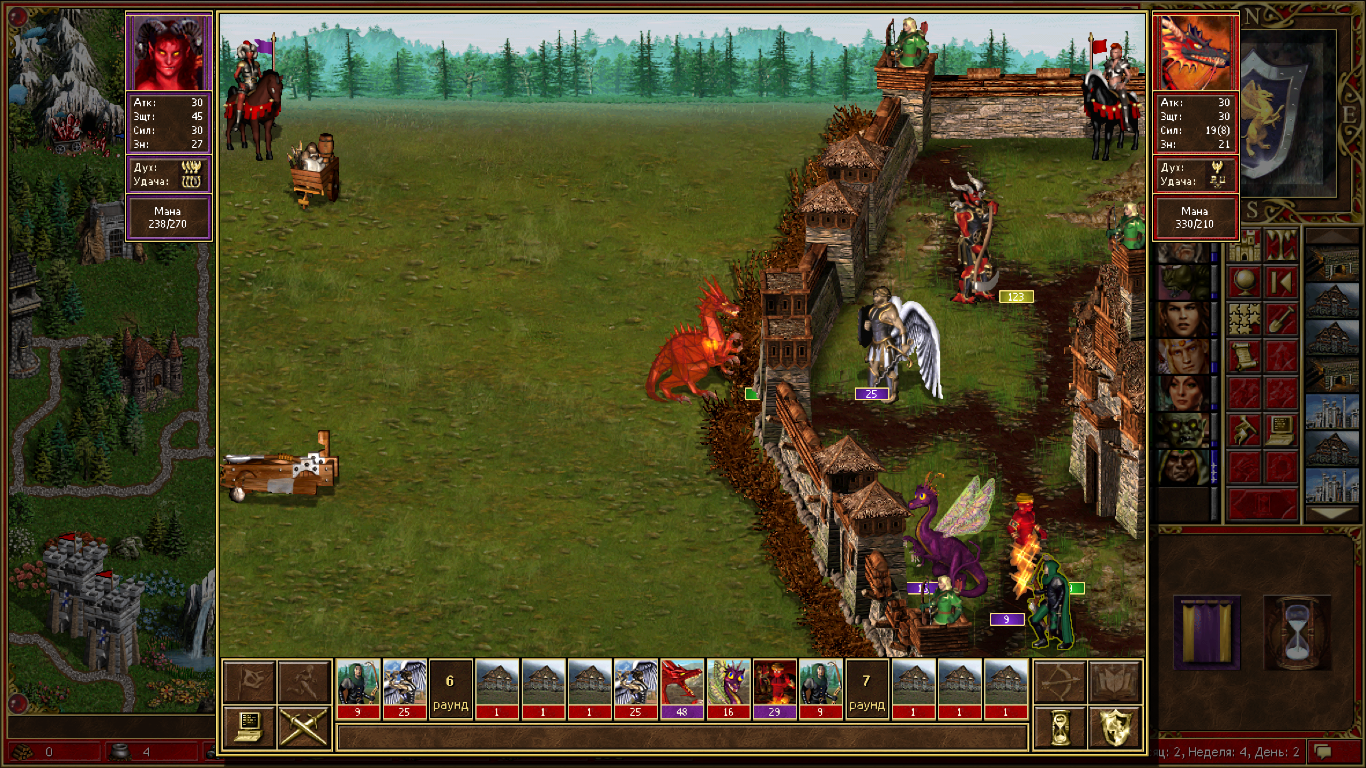Select the fiery red creature portrait showing 29

(x=774, y=688)
